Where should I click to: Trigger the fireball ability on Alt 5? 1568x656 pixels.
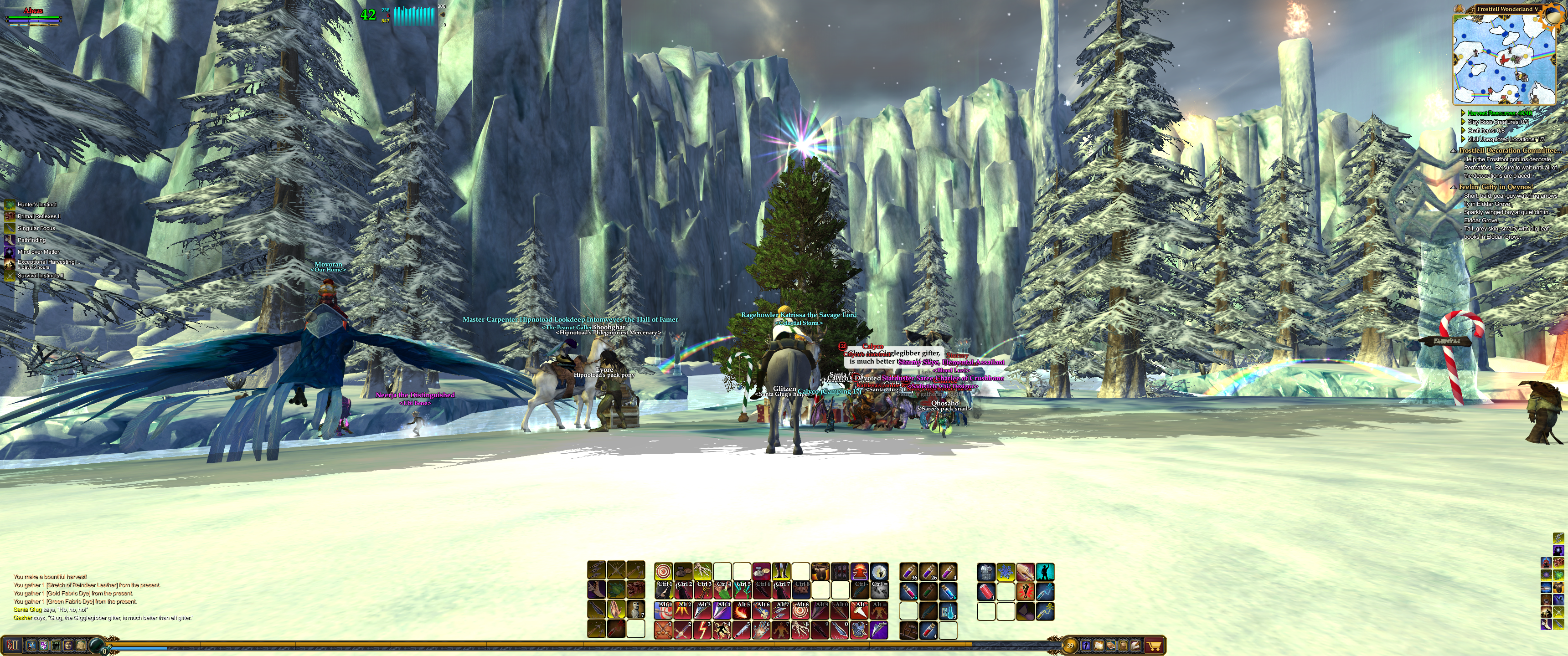point(742,610)
